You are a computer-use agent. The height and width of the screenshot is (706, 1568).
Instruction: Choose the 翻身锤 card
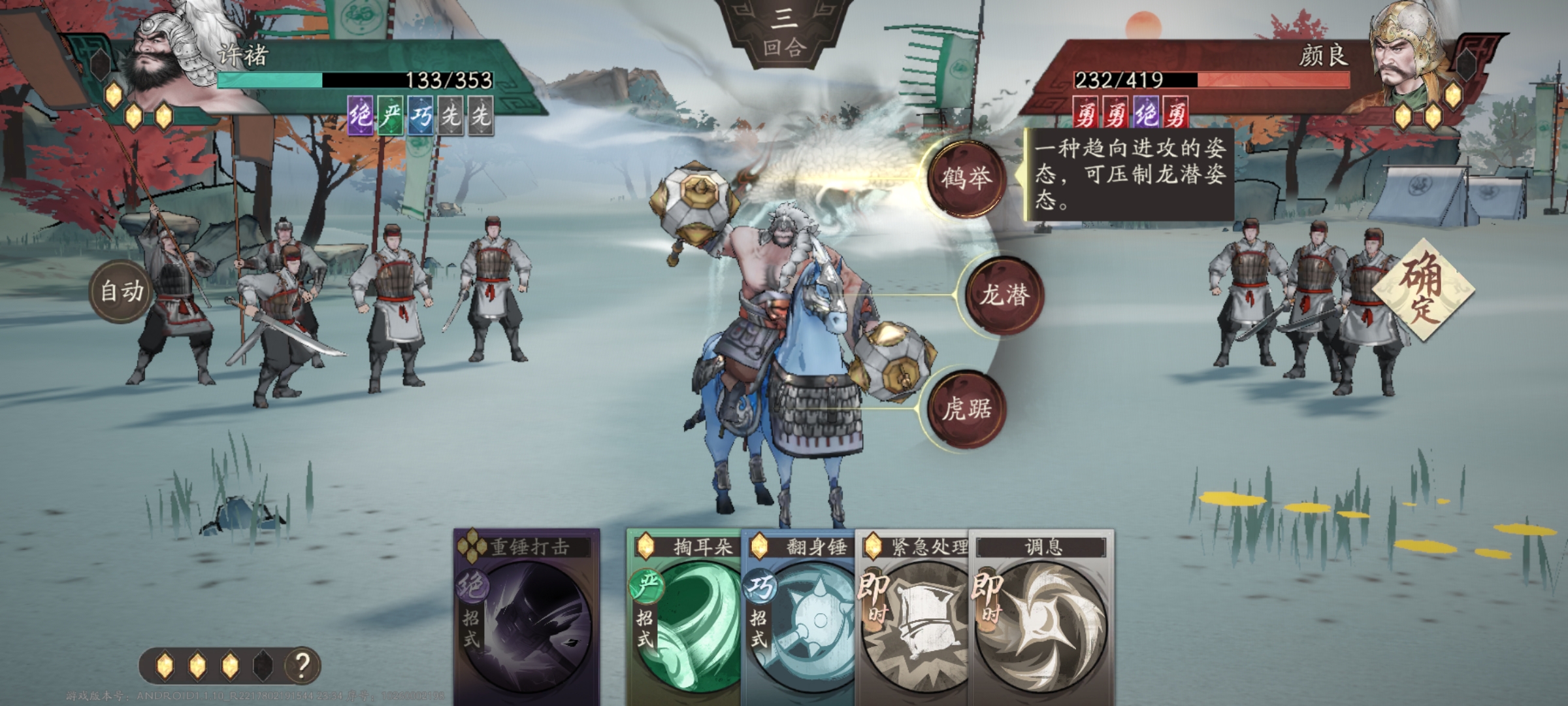(x=797, y=614)
